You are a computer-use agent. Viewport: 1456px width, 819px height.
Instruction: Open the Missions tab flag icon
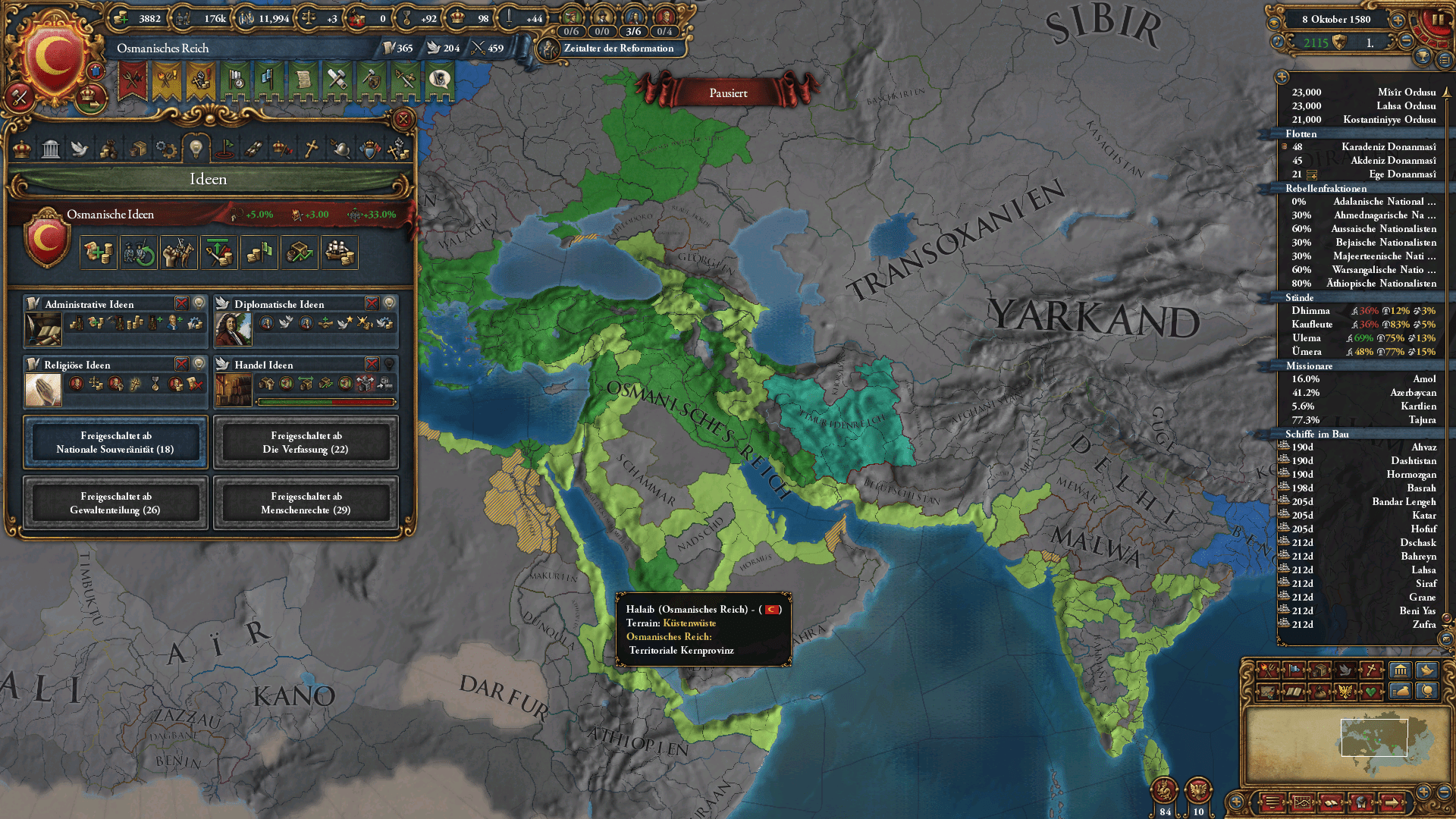(x=224, y=149)
